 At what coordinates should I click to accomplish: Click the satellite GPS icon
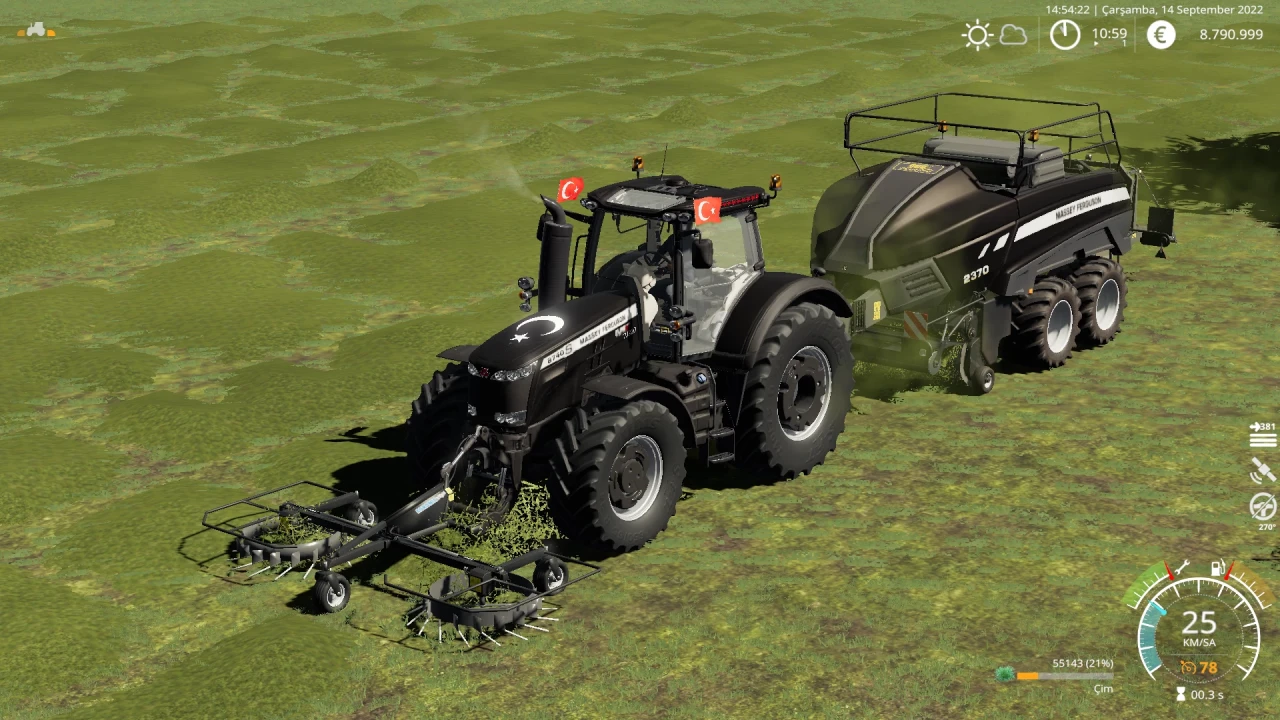tap(1261, 470)
